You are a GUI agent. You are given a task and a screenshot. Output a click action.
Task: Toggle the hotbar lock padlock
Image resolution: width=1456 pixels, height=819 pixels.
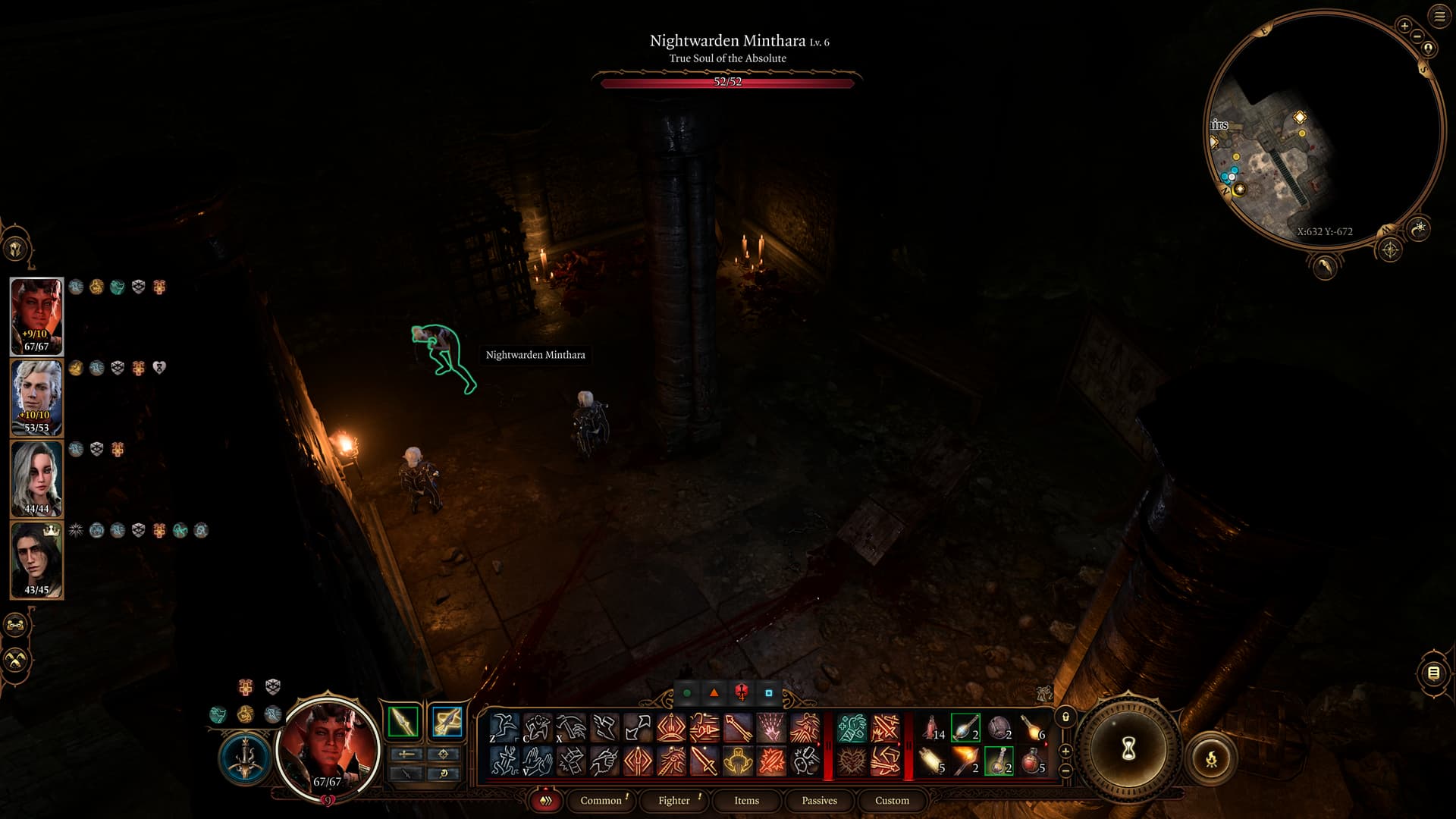point(1065,717)
